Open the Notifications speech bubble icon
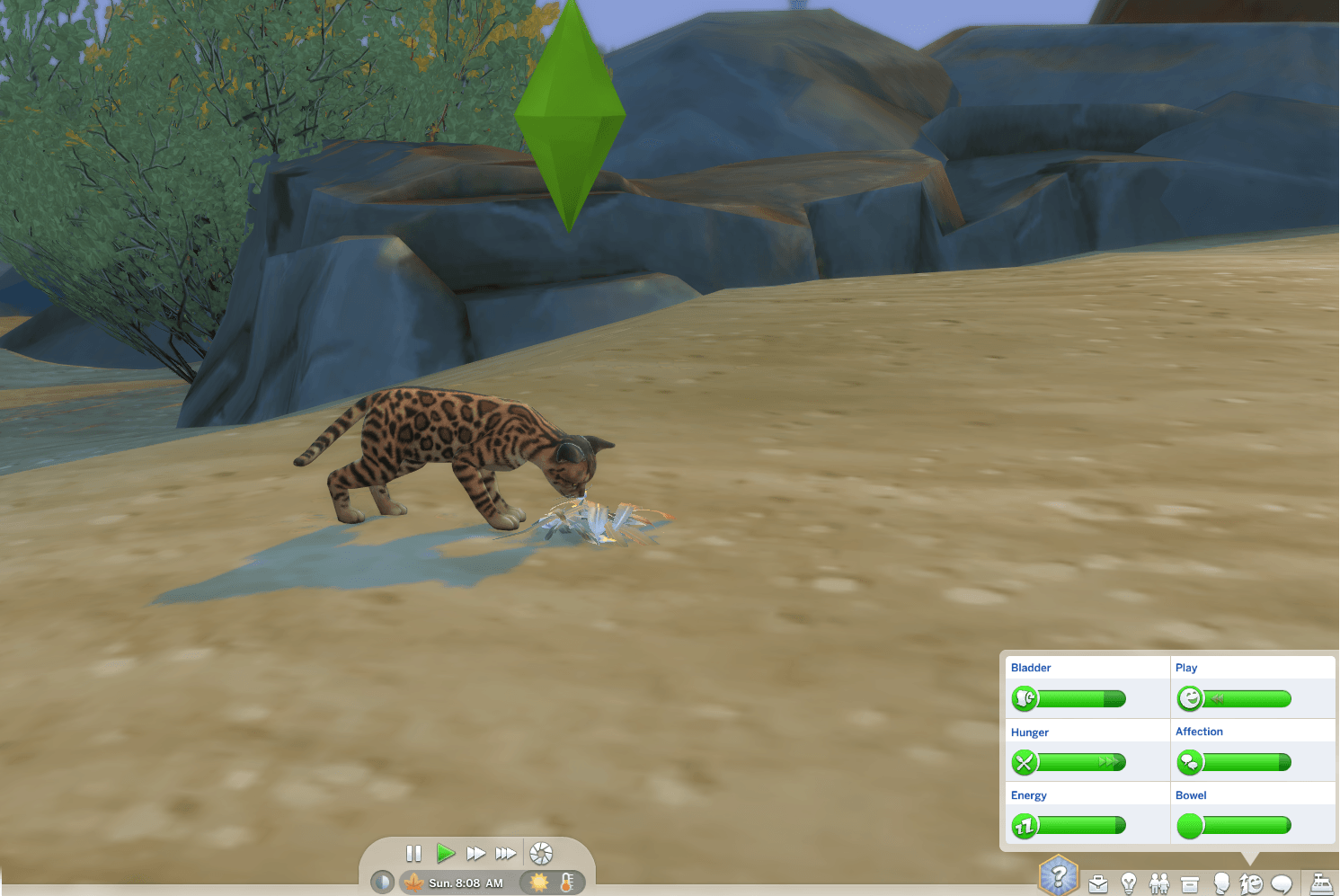Screen dimensions: 1340x896 1281,882
